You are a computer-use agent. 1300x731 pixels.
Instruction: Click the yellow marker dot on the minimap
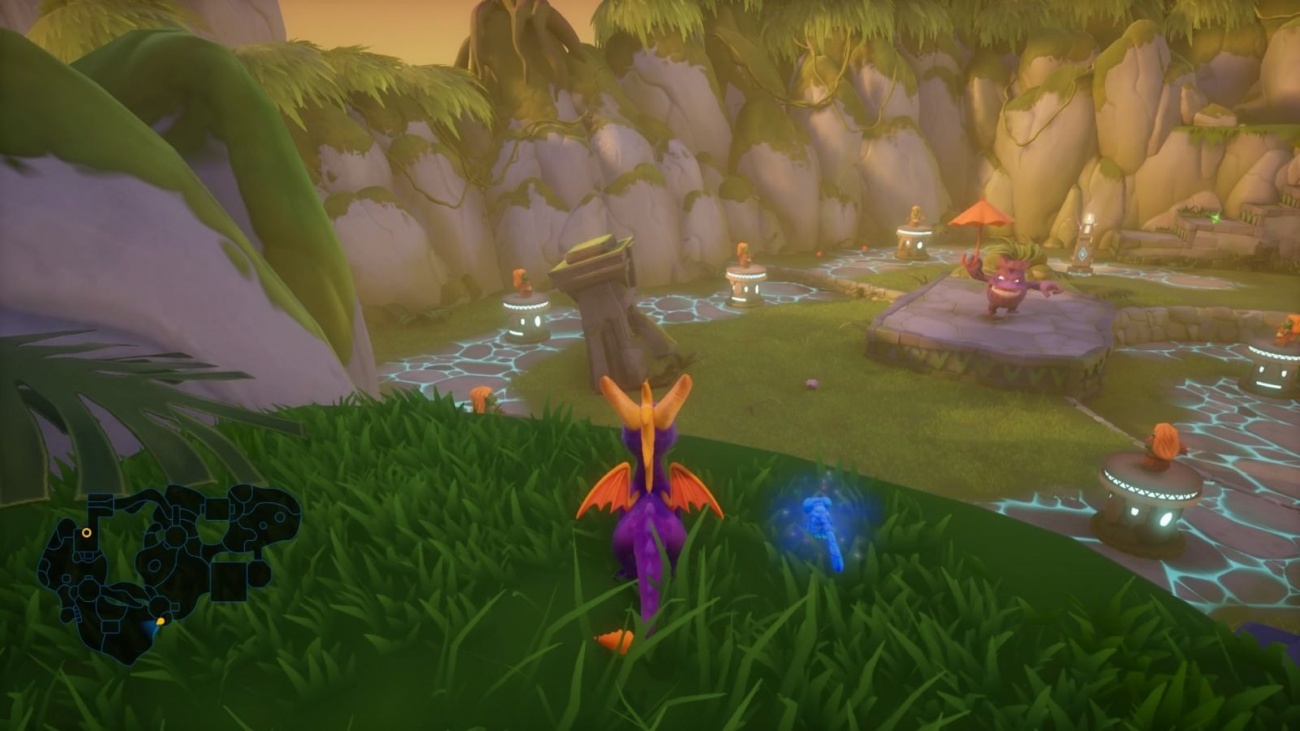pos(161,621)
